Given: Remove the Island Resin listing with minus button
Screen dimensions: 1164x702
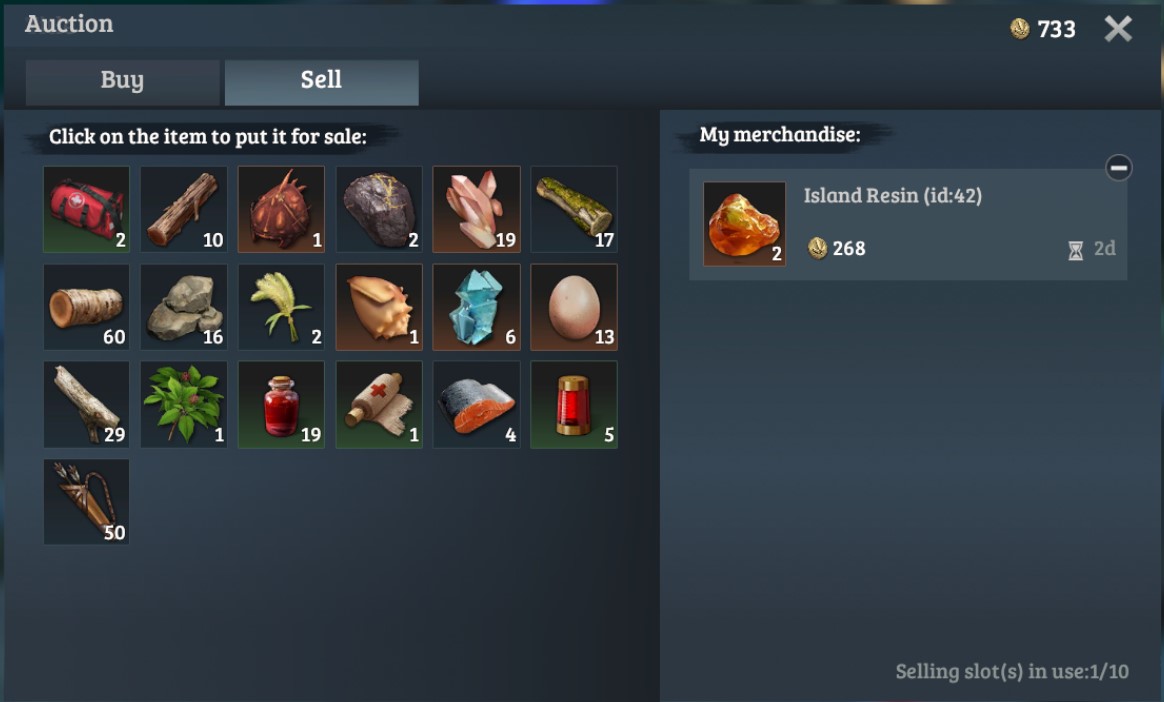Looking at the screenshot, I should click(1118, 168).
